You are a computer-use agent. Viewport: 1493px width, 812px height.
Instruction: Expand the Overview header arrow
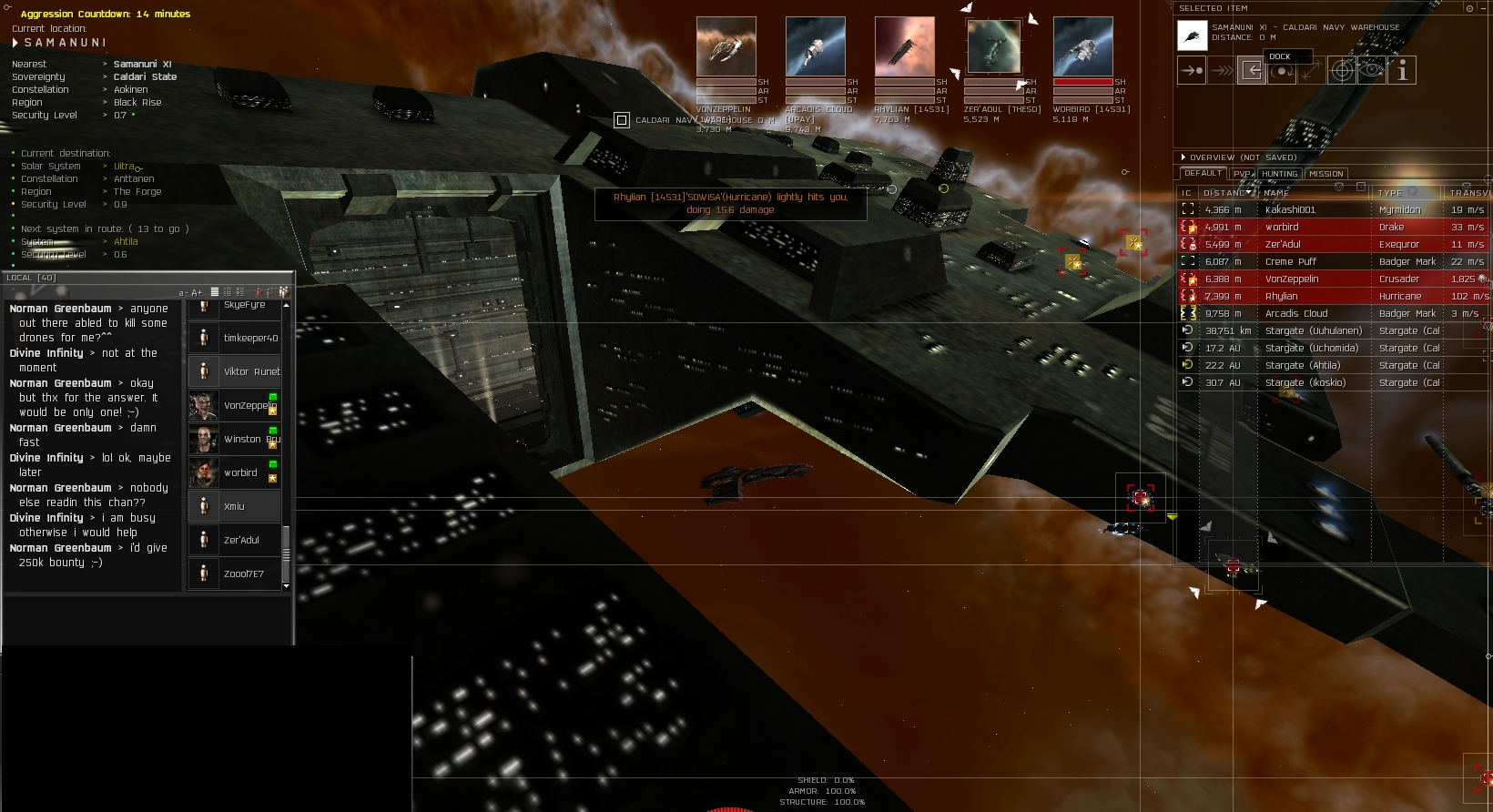[1183, 157]
